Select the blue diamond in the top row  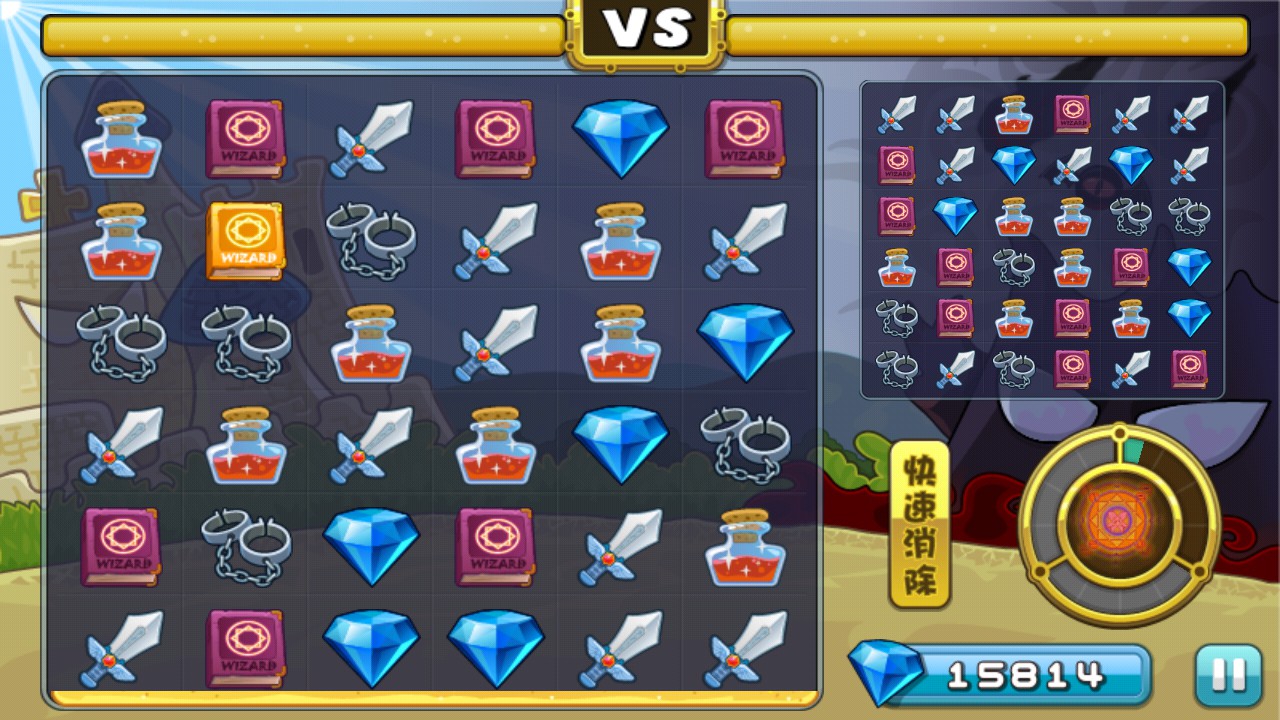point(620,137)
